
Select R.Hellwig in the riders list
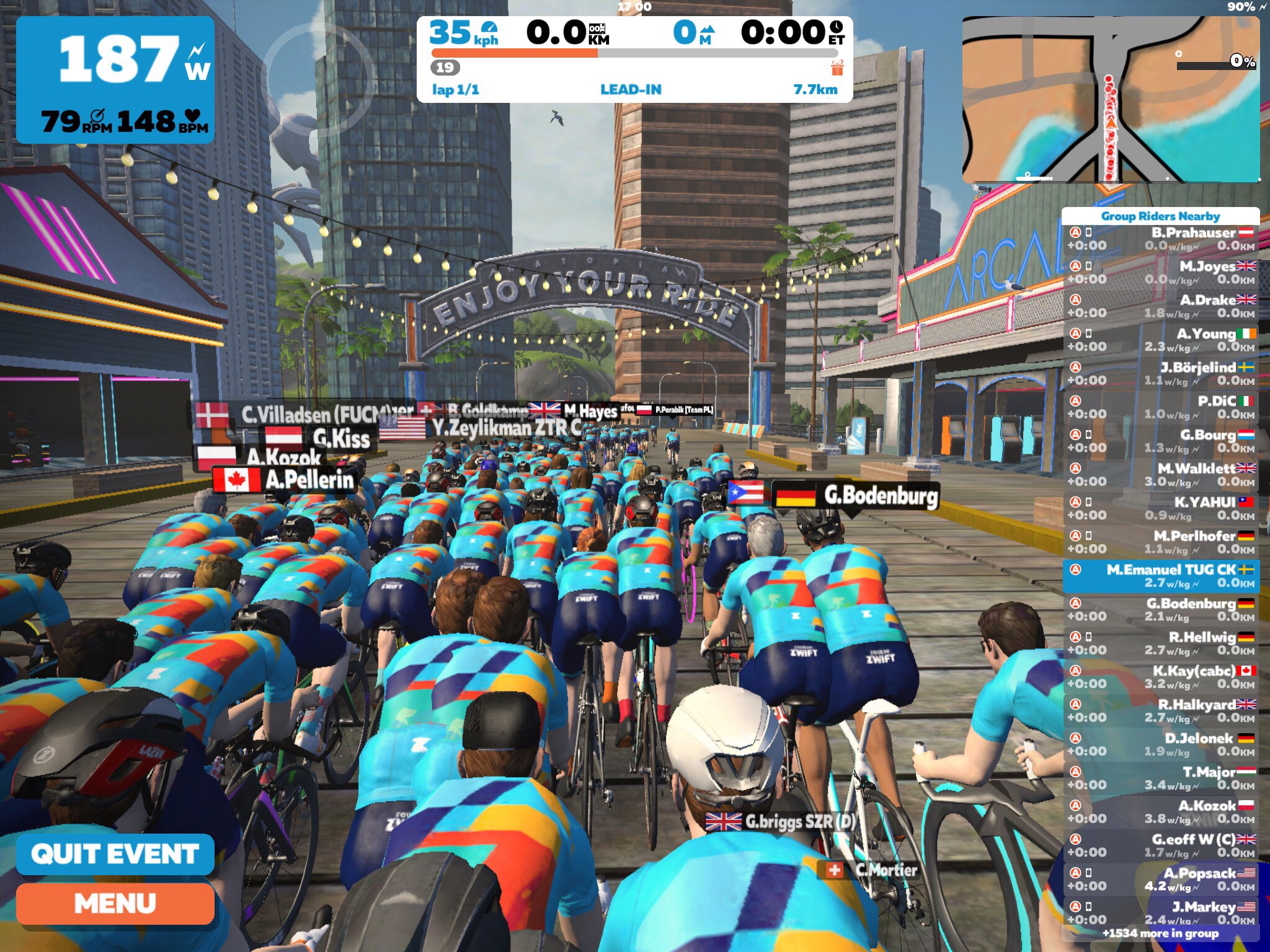click(x=1161, y=643)
